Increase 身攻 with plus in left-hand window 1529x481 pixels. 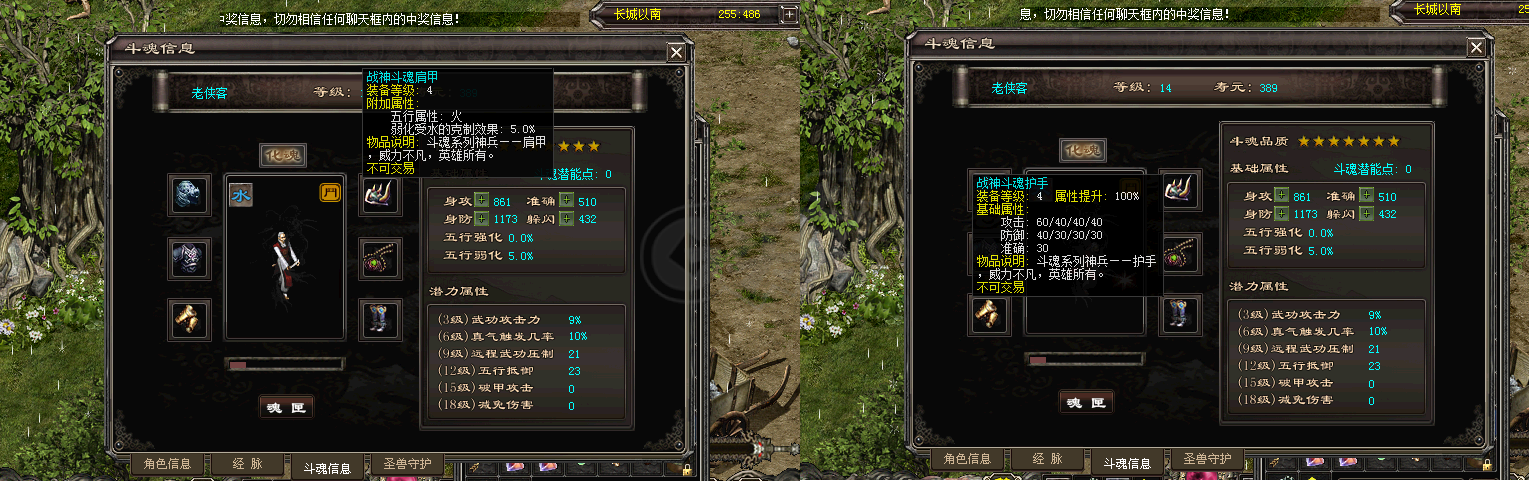(x=482, y=202)
